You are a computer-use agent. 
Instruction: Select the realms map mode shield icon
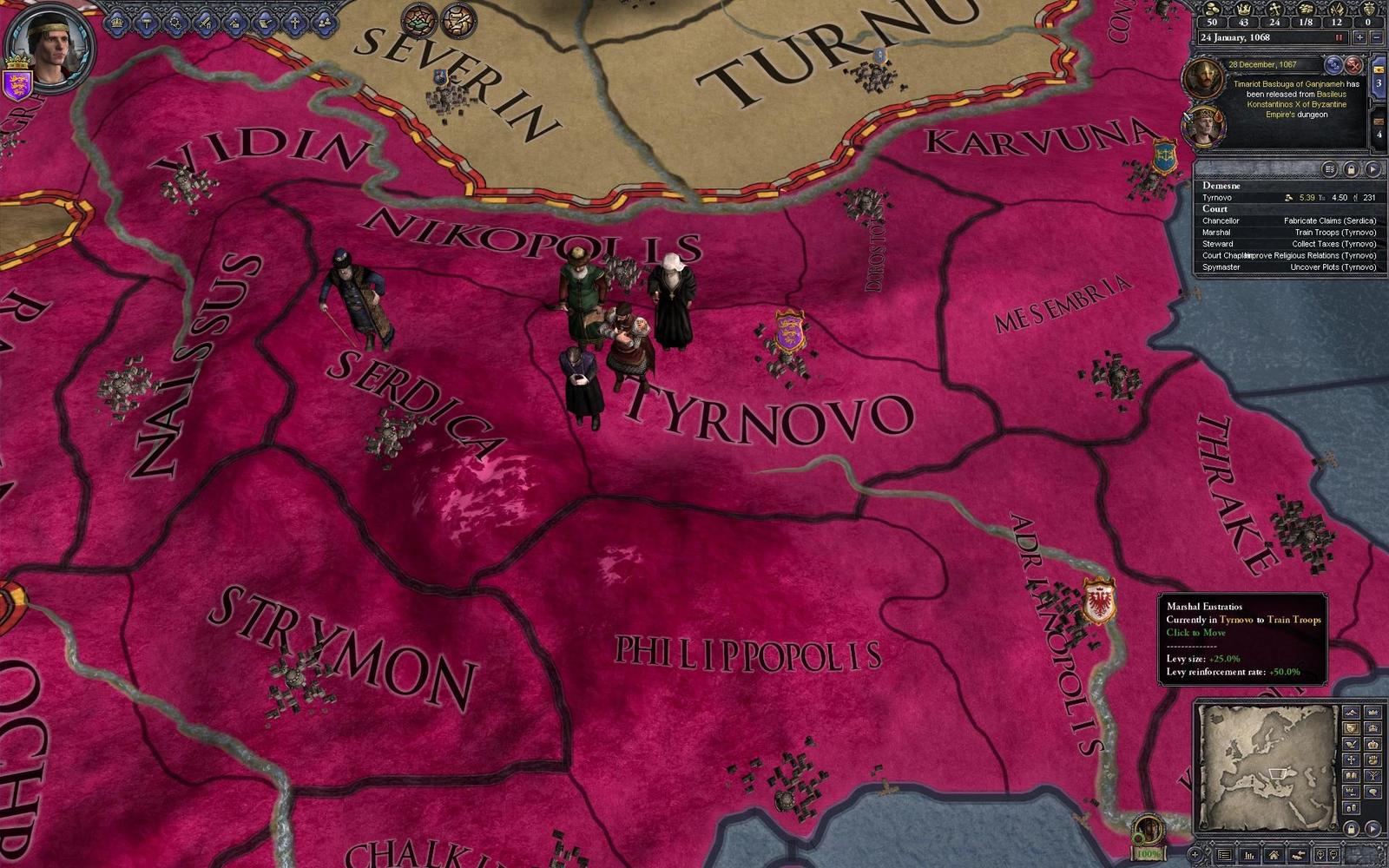[x=1351, y=727]
